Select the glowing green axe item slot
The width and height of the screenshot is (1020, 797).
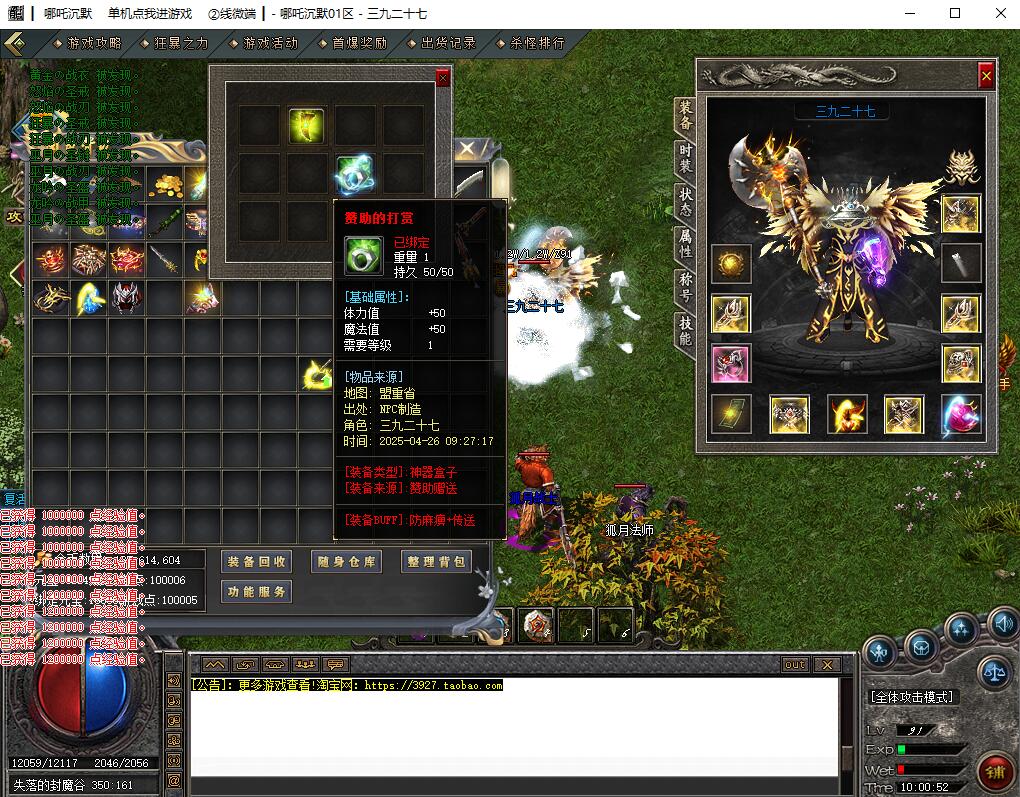306,126
